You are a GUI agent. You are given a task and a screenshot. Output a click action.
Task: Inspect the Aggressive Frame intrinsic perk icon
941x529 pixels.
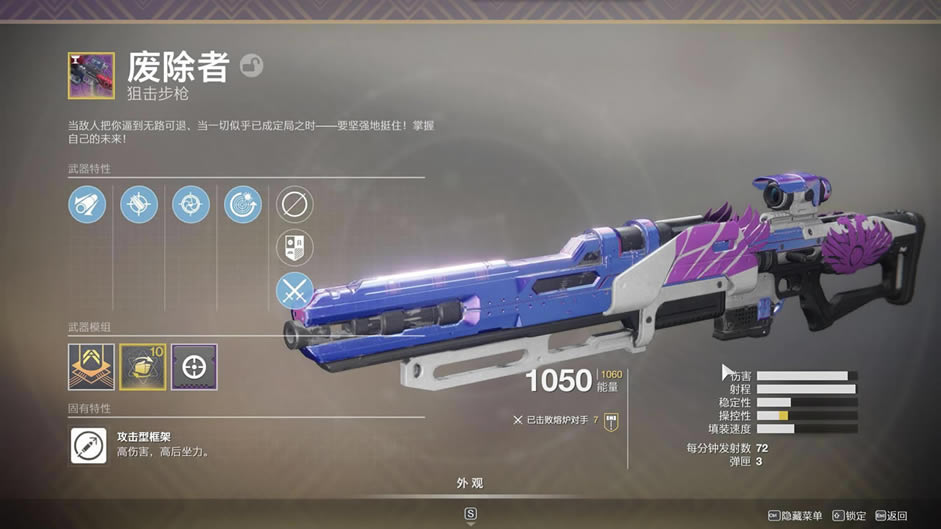pyautogui.click(x=88, y=445)
